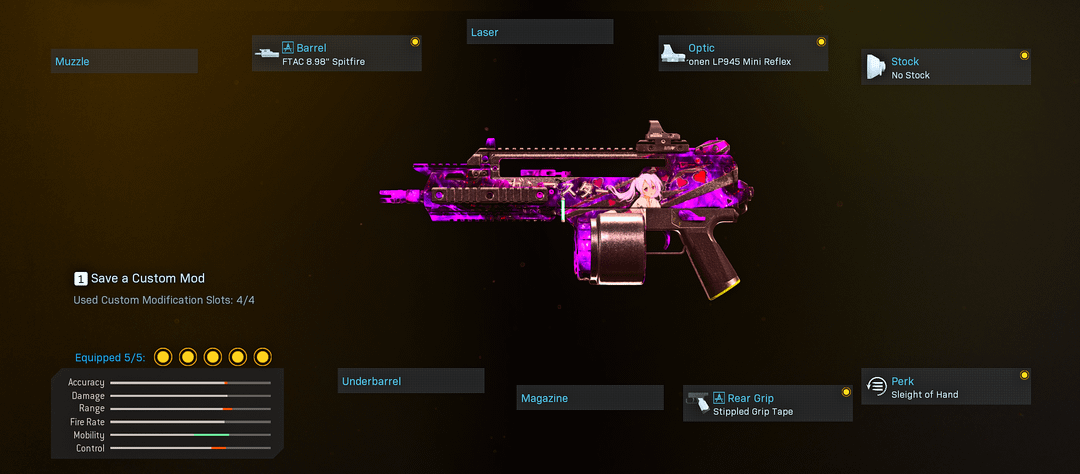
Task: Click Save a Custom Mod
Action: (139, 278)
